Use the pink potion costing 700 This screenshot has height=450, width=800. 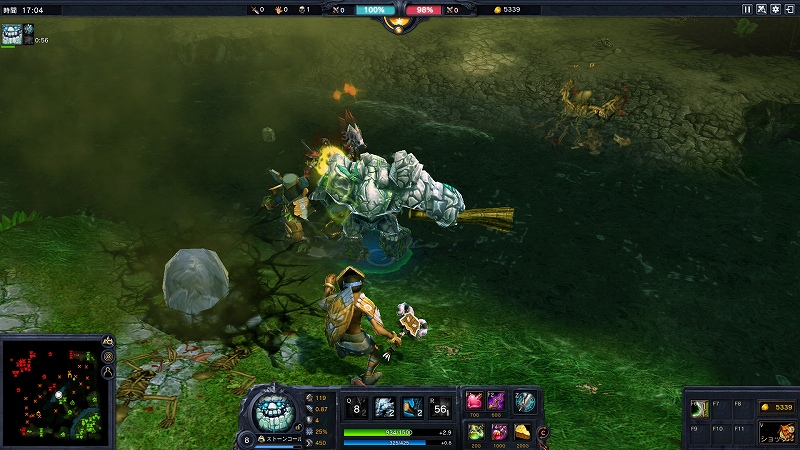(x=475, y=402)
